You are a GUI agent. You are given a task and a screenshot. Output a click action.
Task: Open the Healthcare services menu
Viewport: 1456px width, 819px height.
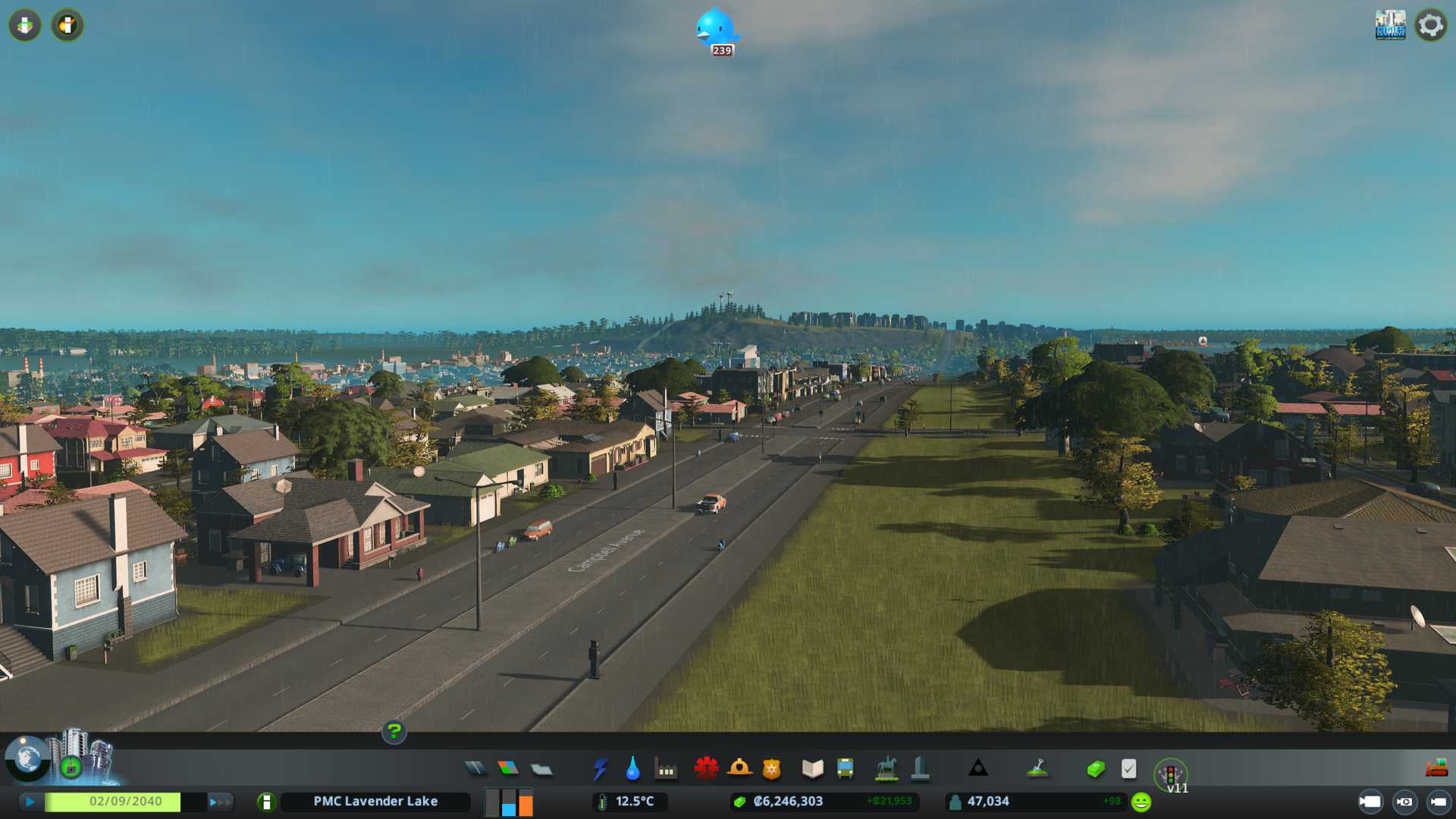pyautogui.click(x=706, y=769)
